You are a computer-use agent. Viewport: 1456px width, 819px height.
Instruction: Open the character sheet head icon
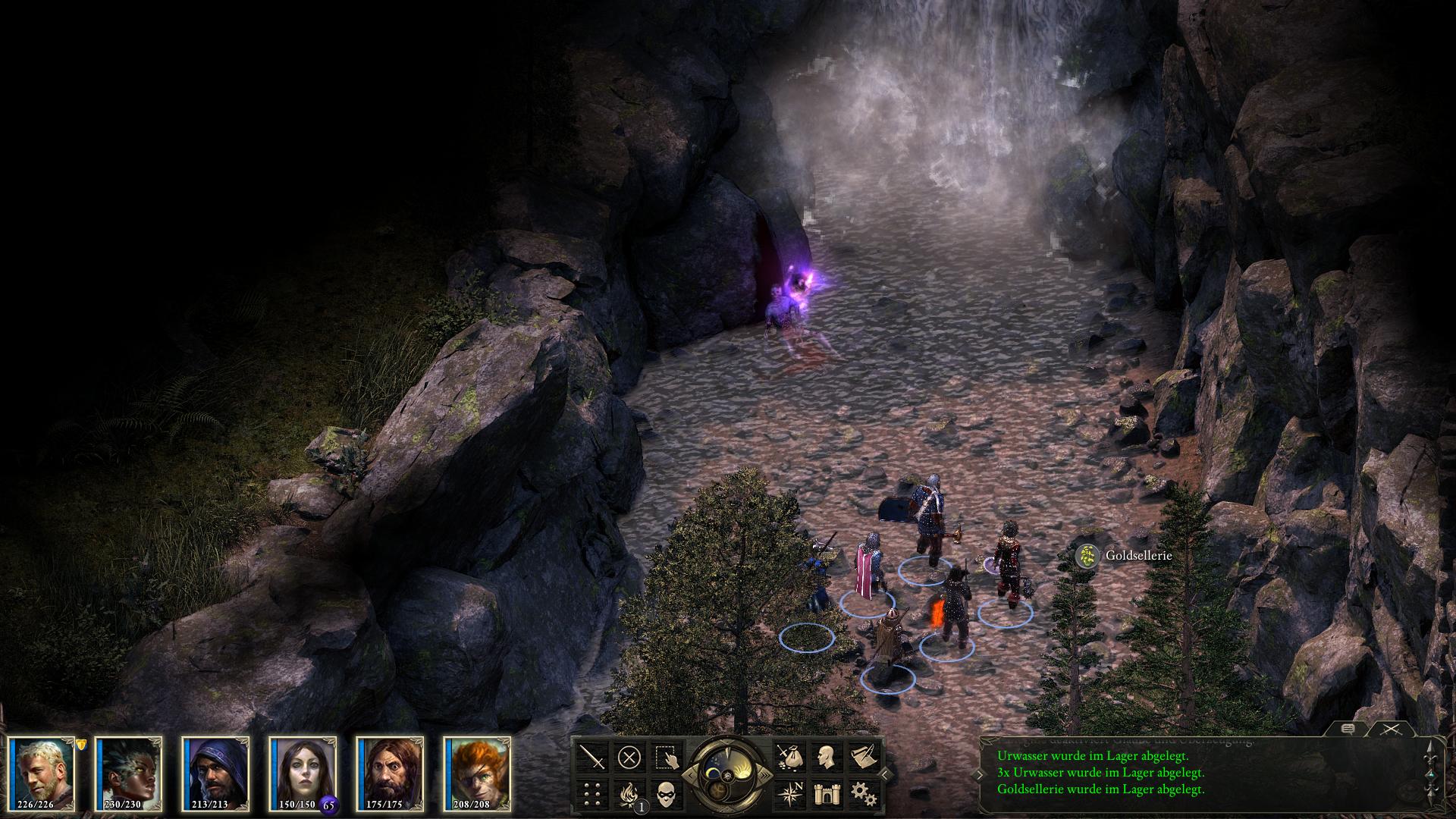coord(825,757)
